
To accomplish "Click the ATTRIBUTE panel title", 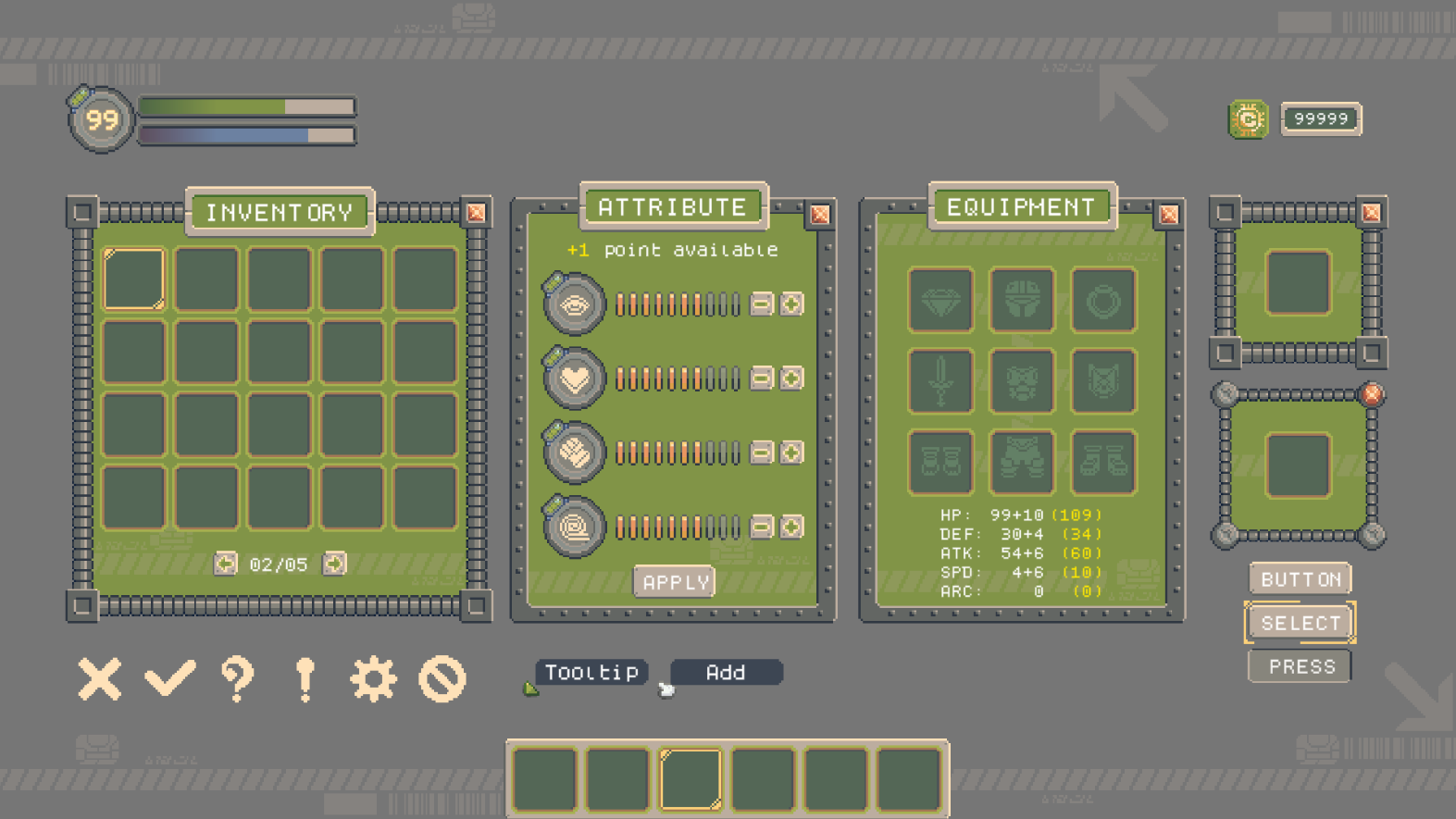I will [x=673, y=206].
